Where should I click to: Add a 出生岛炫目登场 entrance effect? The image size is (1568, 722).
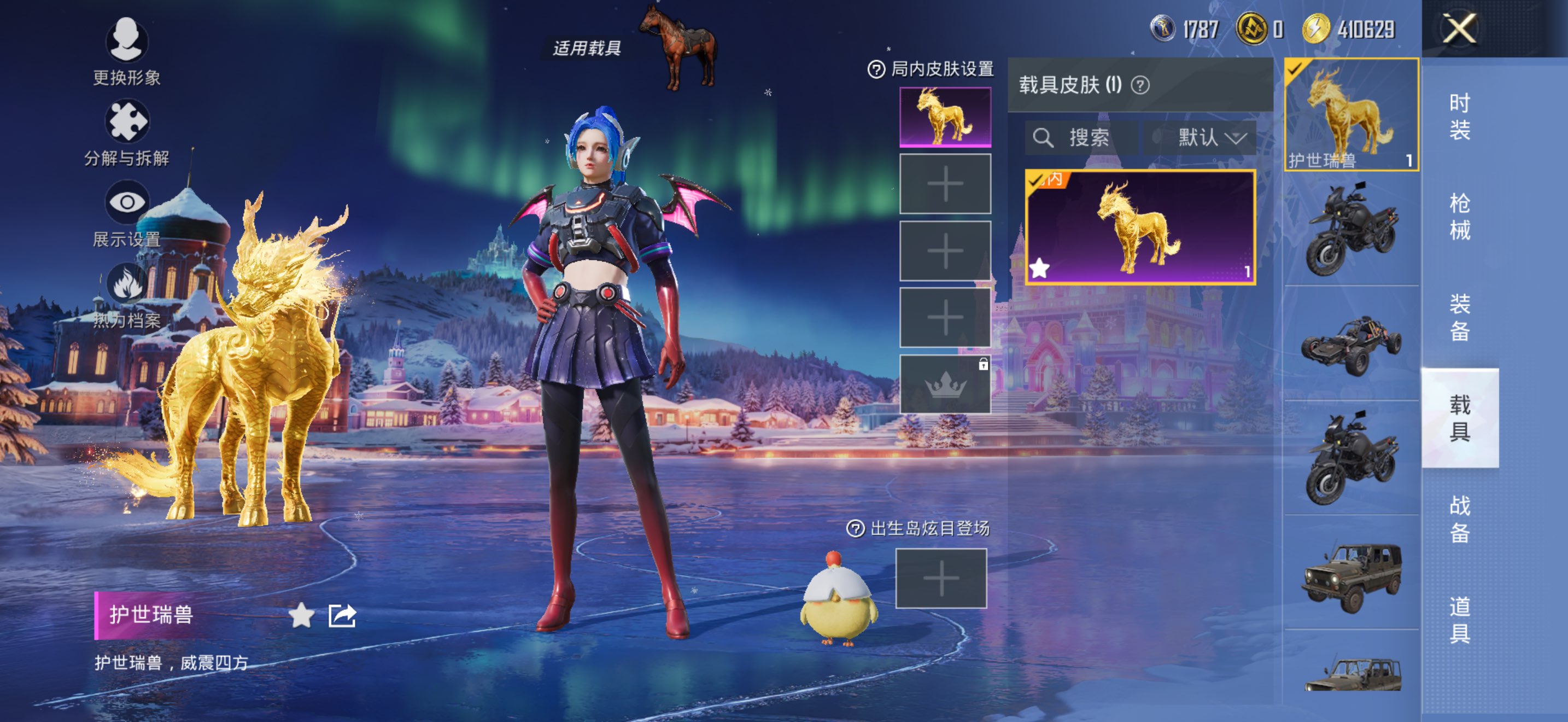(x=940, y=578)
